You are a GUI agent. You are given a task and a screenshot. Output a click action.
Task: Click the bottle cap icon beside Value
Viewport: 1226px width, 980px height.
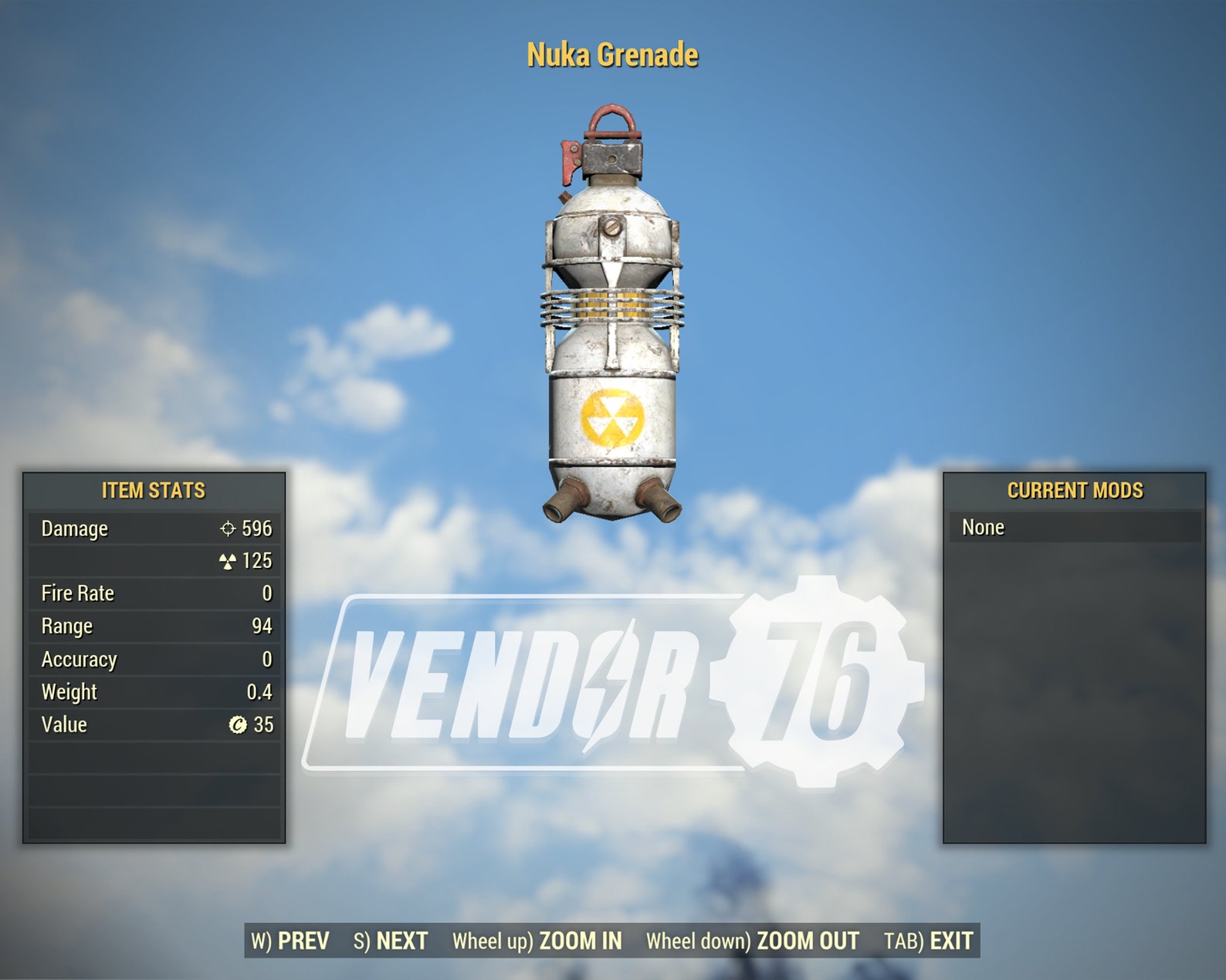point(238,724)
